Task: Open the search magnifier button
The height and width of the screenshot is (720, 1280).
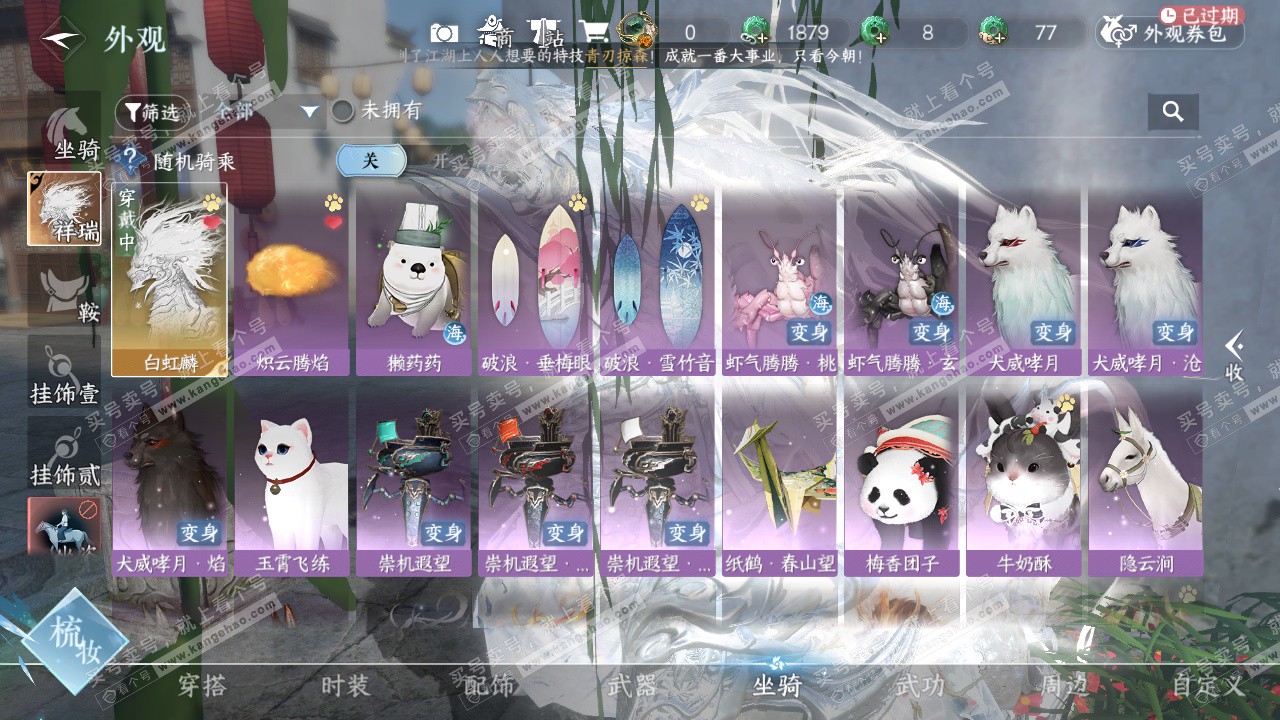Action: 1173,111
